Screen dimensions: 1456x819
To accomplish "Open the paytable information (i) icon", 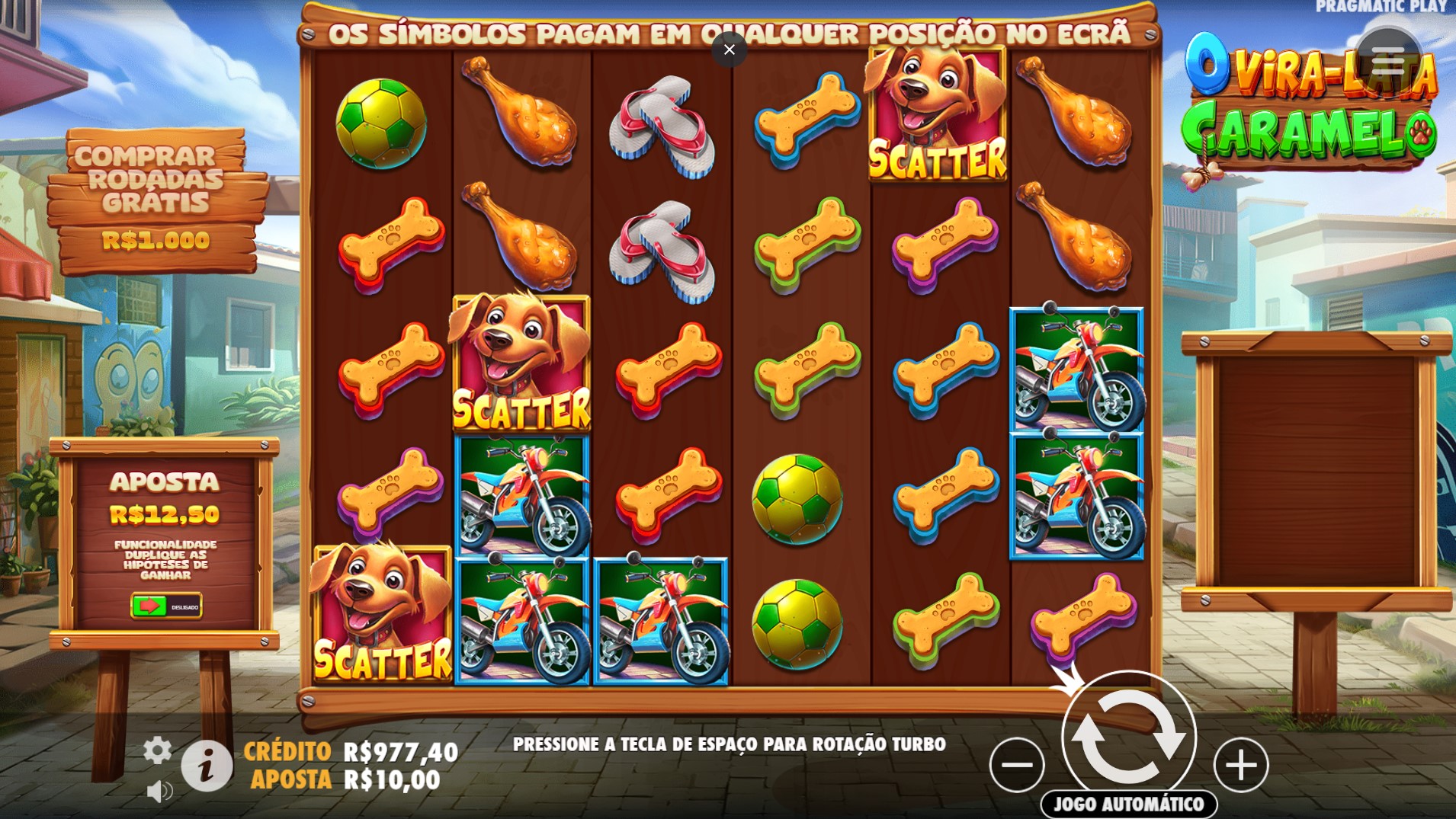I will 207,765.
